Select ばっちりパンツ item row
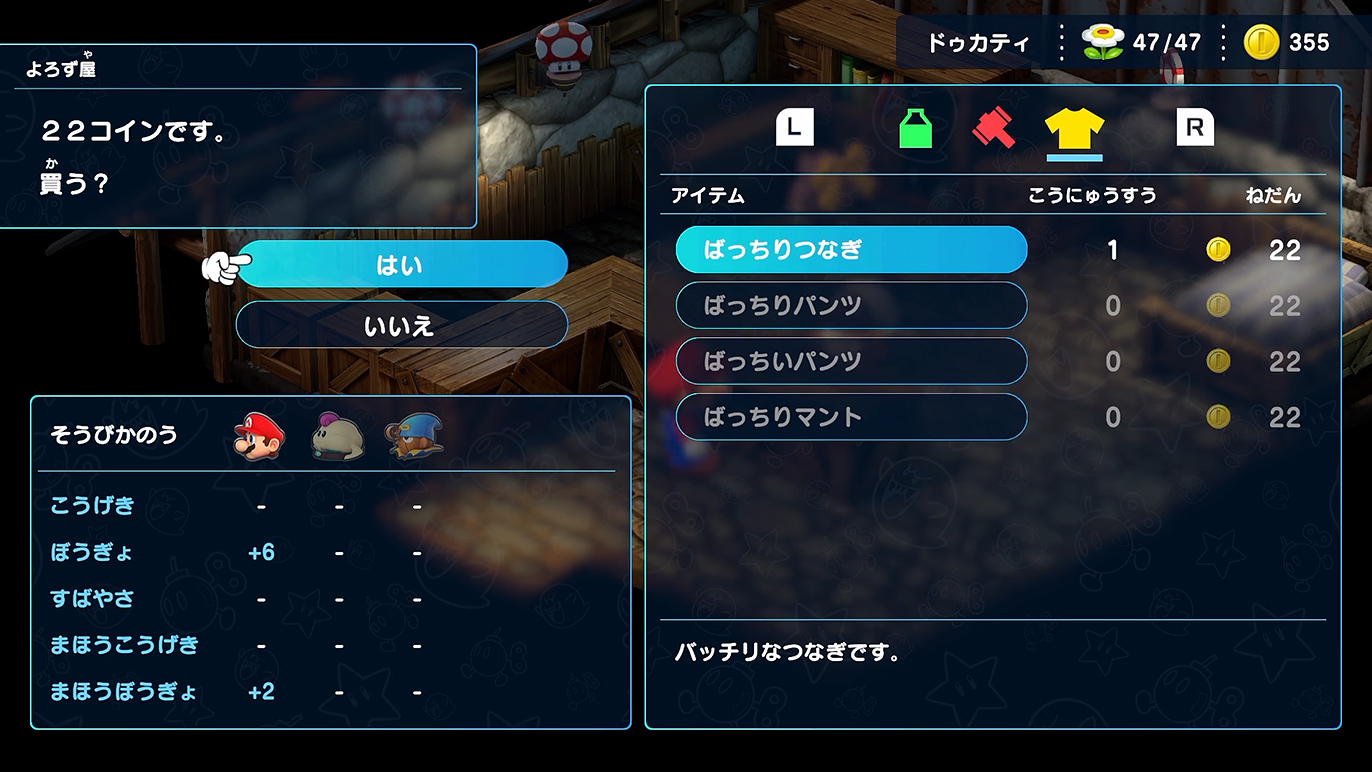 [851, 306]
